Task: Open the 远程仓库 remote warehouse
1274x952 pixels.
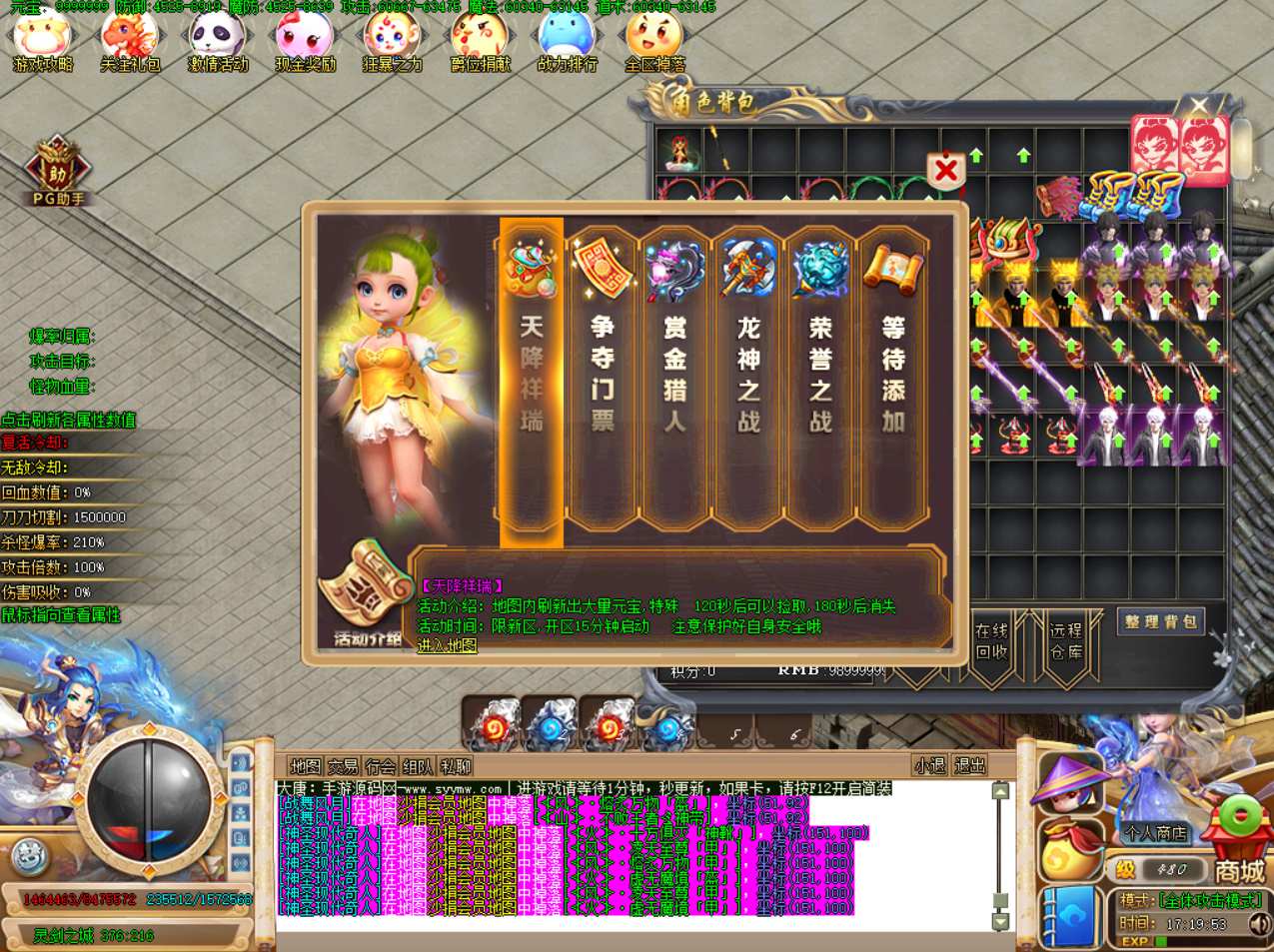Action: point(1065,641)
